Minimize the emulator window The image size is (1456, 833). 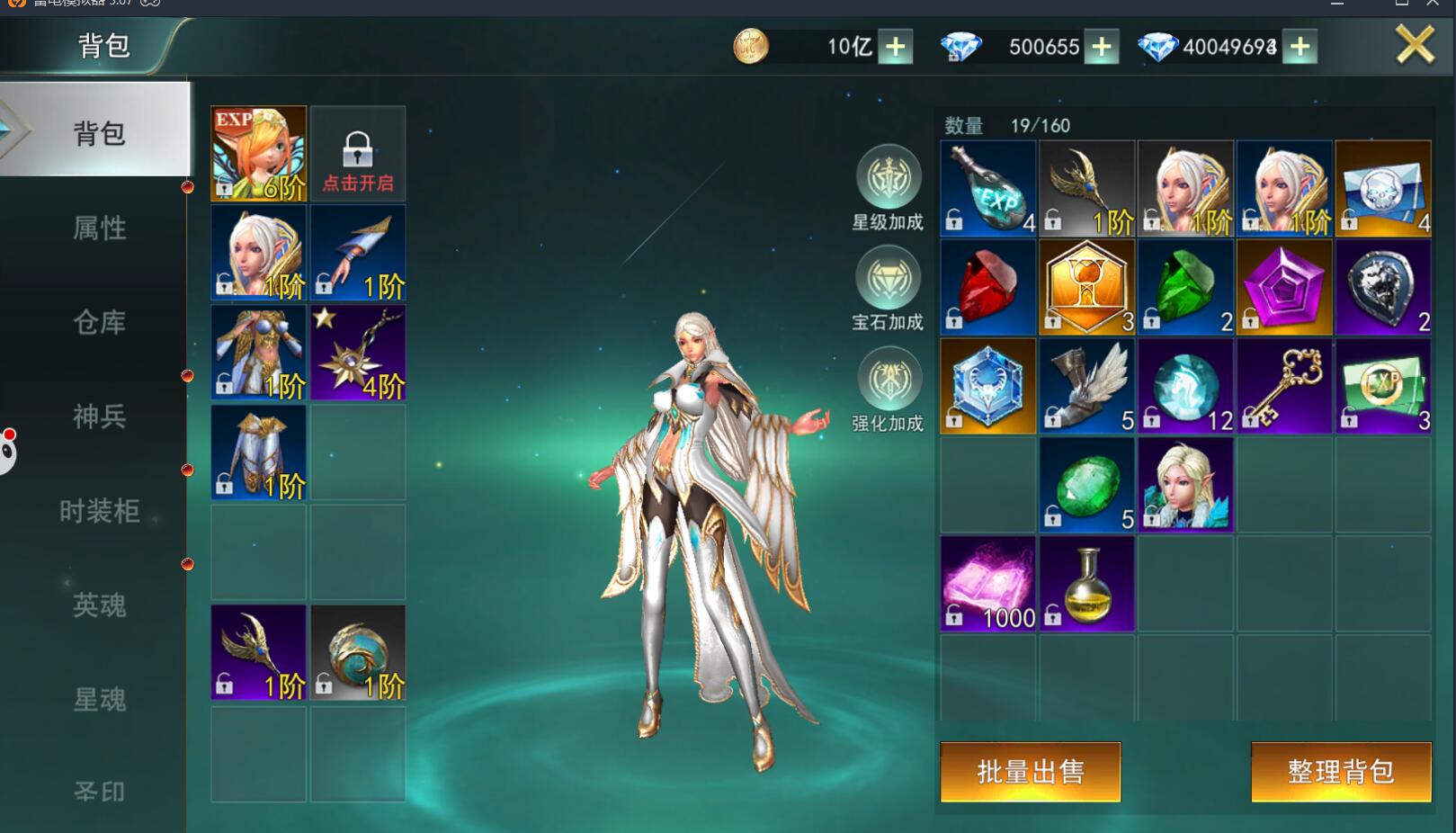click(x=1337, y=4)
